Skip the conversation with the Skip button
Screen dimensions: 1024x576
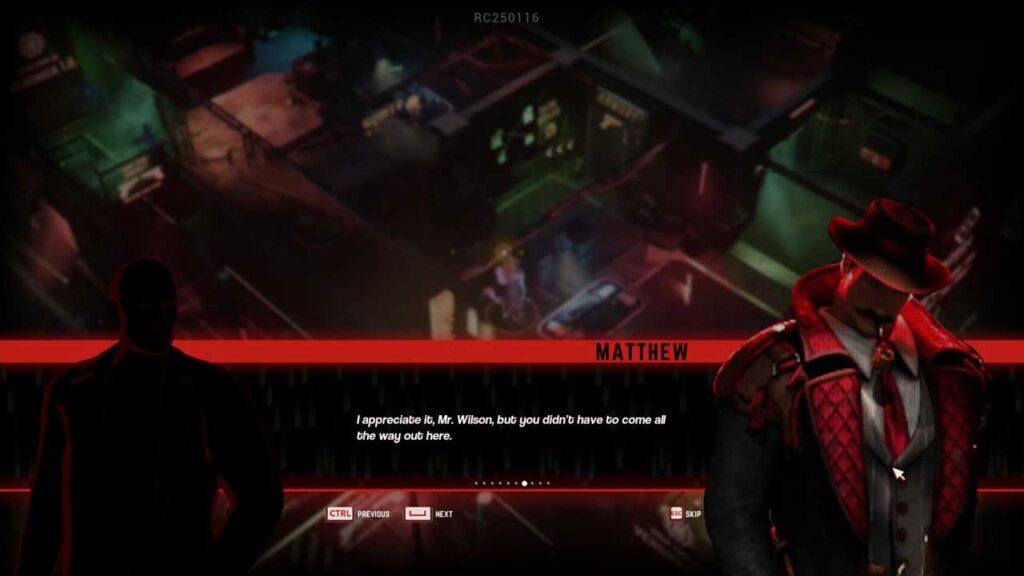[x=685, y=514]
